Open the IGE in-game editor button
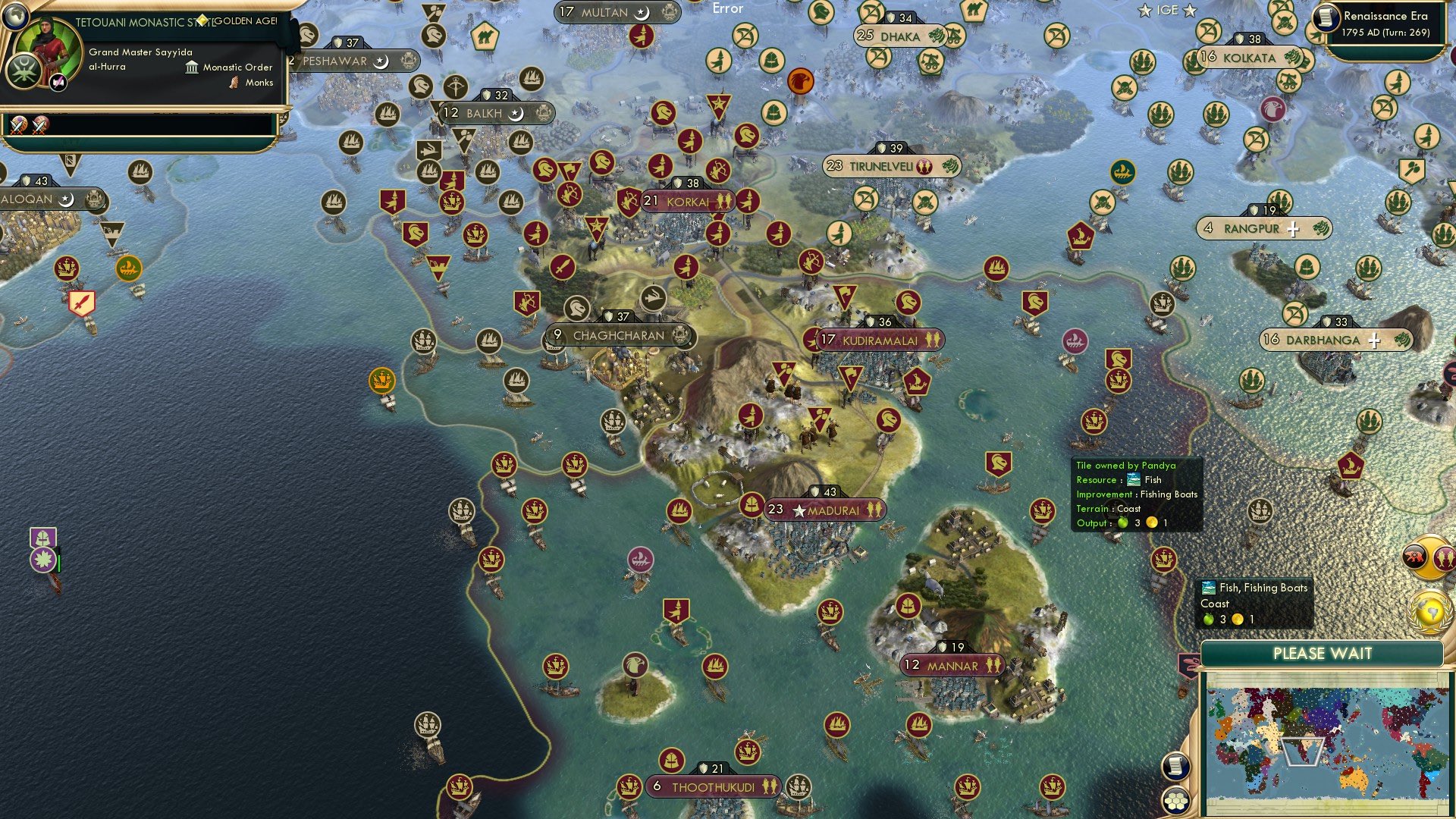The width and height of the screenshot is (1456, 819). [x=1167, y=11]
